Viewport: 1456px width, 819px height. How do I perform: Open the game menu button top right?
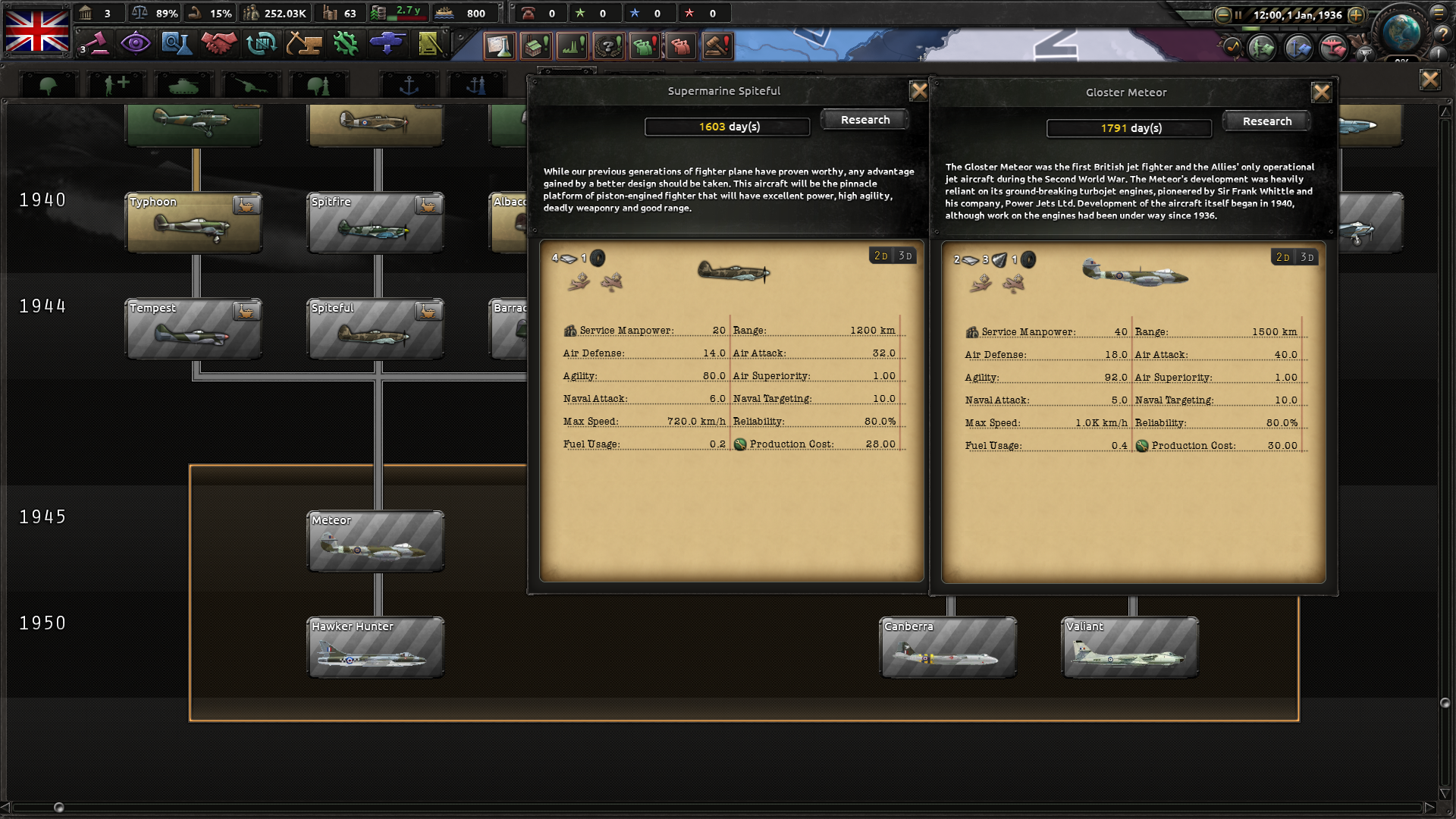[x=1440, y=13]
